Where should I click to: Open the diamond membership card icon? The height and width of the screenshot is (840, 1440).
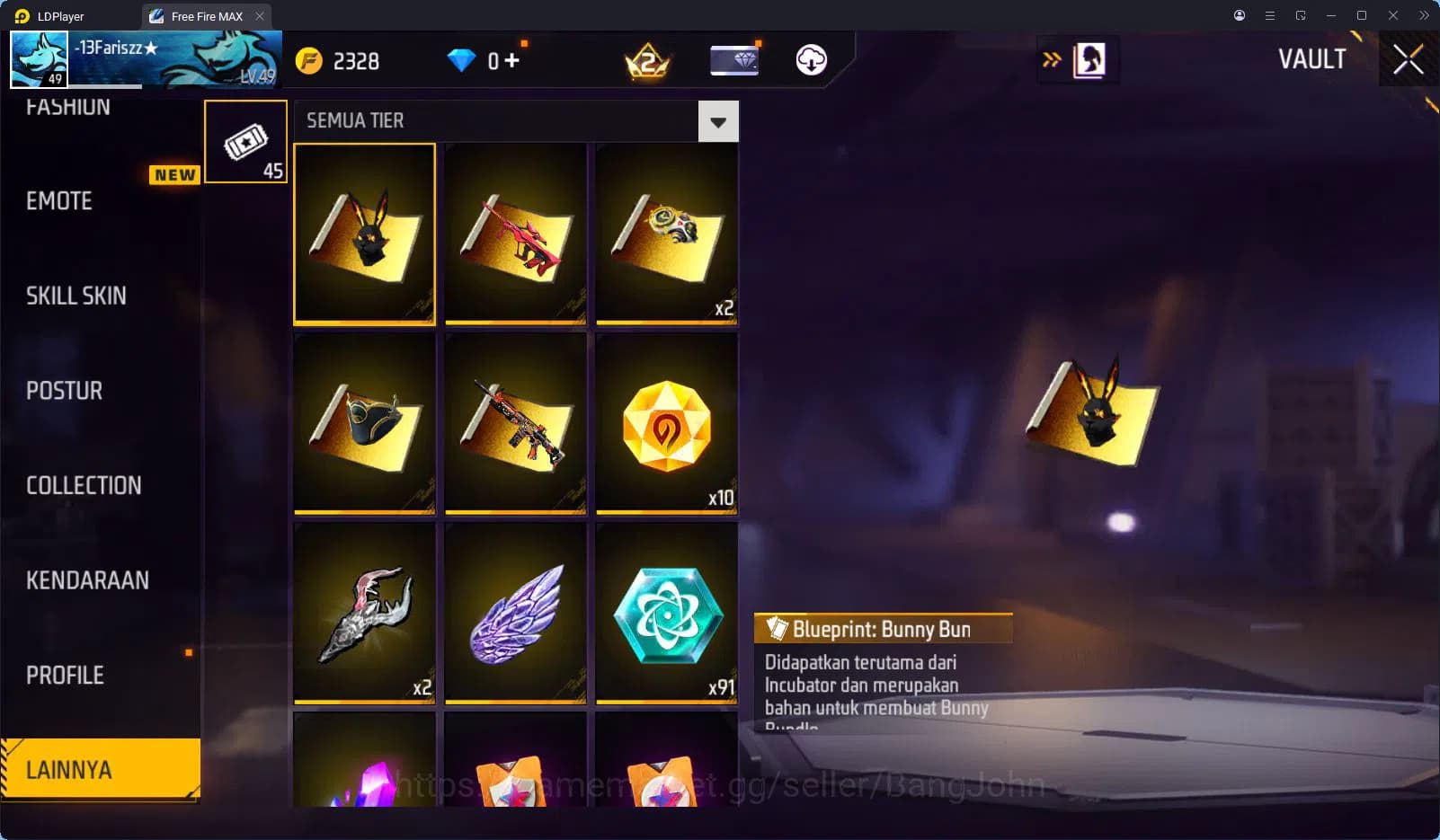pyautogui.click(x=734, y=60)
